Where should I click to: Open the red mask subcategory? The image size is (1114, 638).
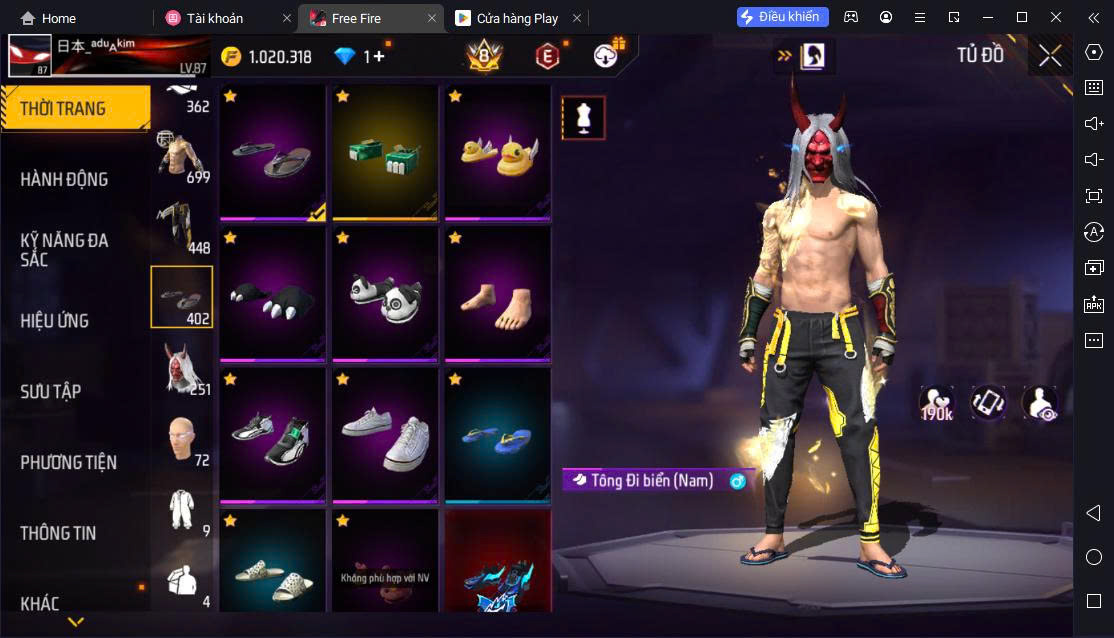[x=182, y=367]
